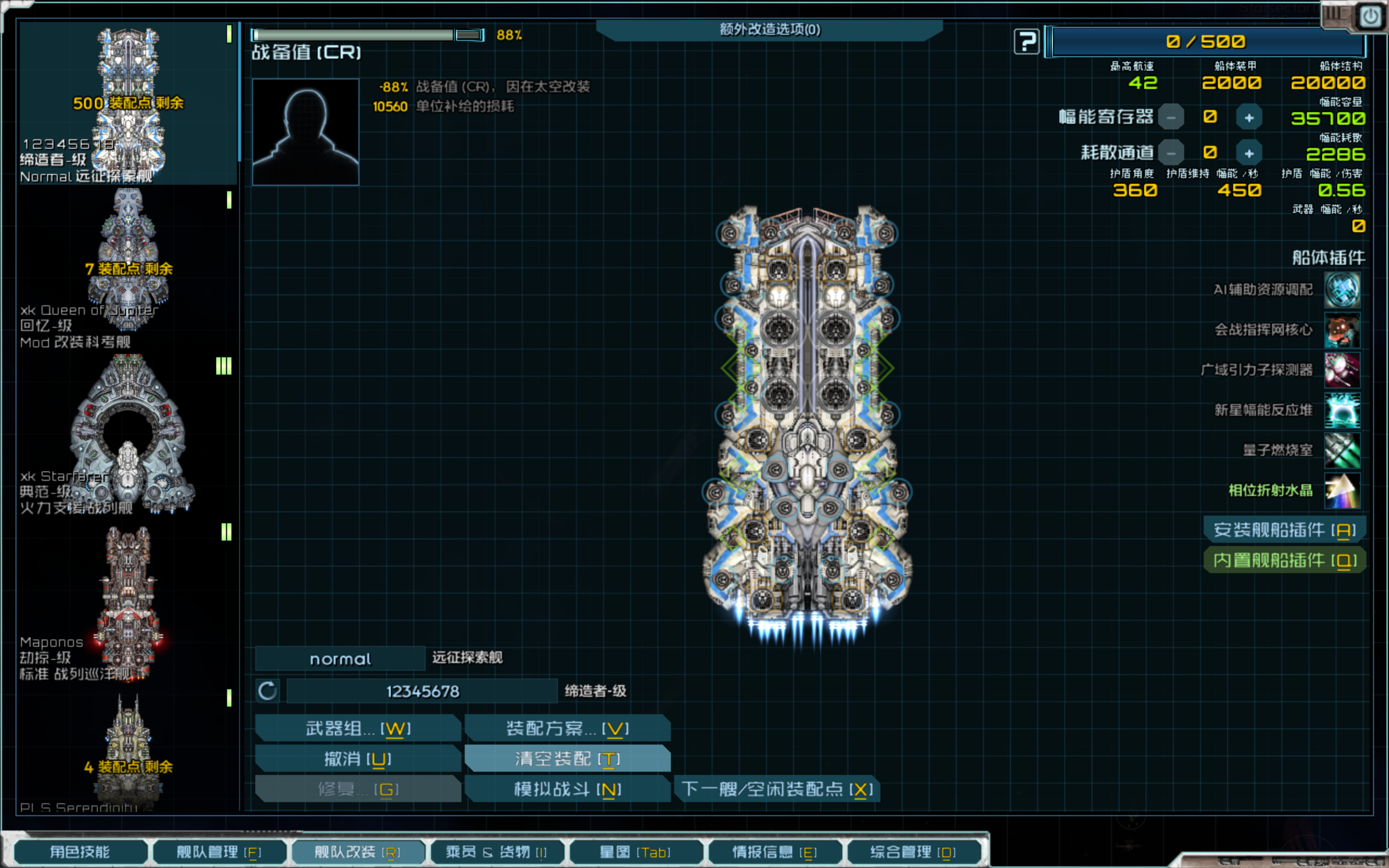Add a 耗散通道 vent with plus
This screenshot has width=1389, height=868.
point(1248,154)
